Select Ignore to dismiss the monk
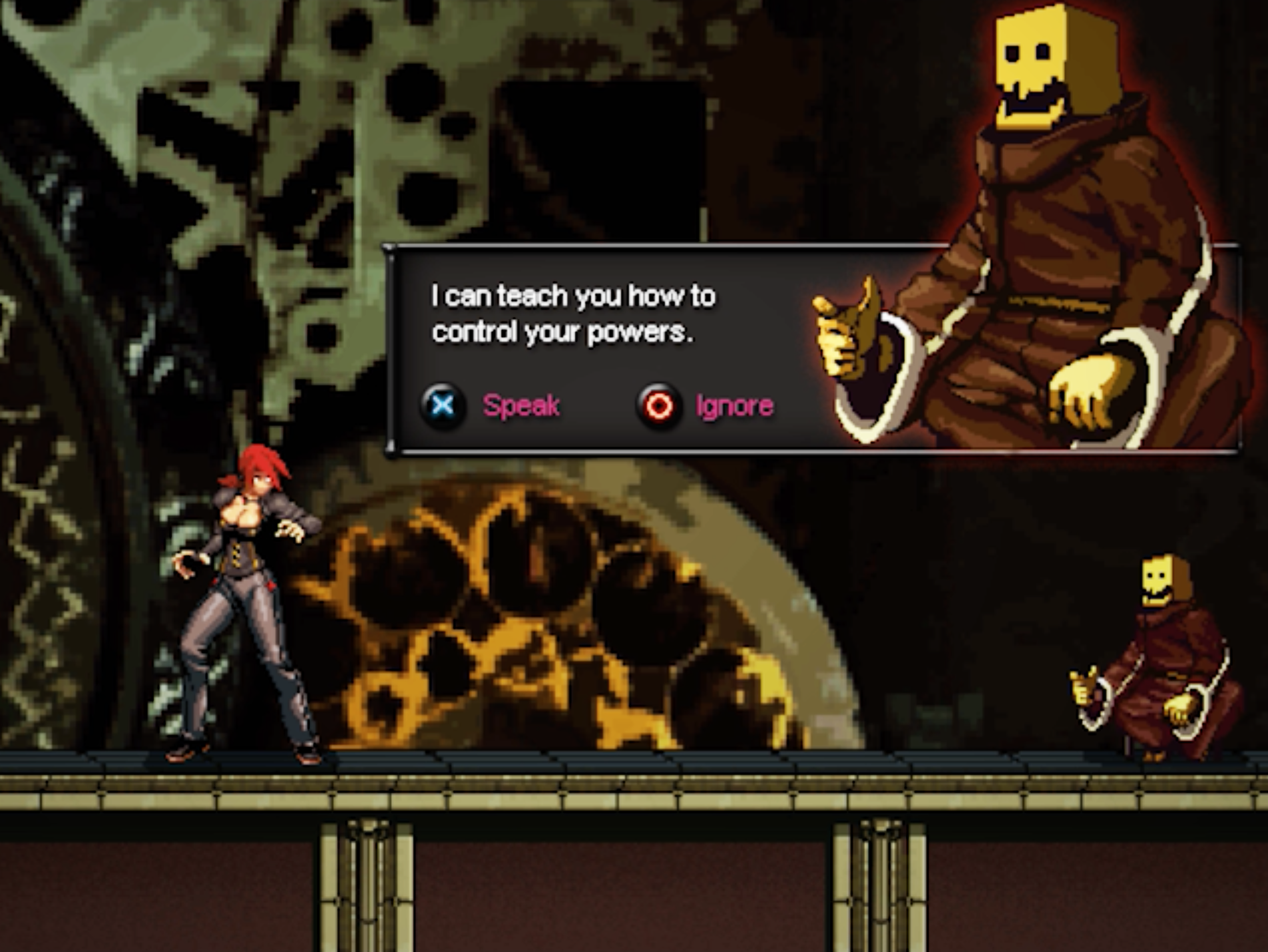Viewport: 1268px width, 952px height. pyautogui.click(x=707, y=405)
